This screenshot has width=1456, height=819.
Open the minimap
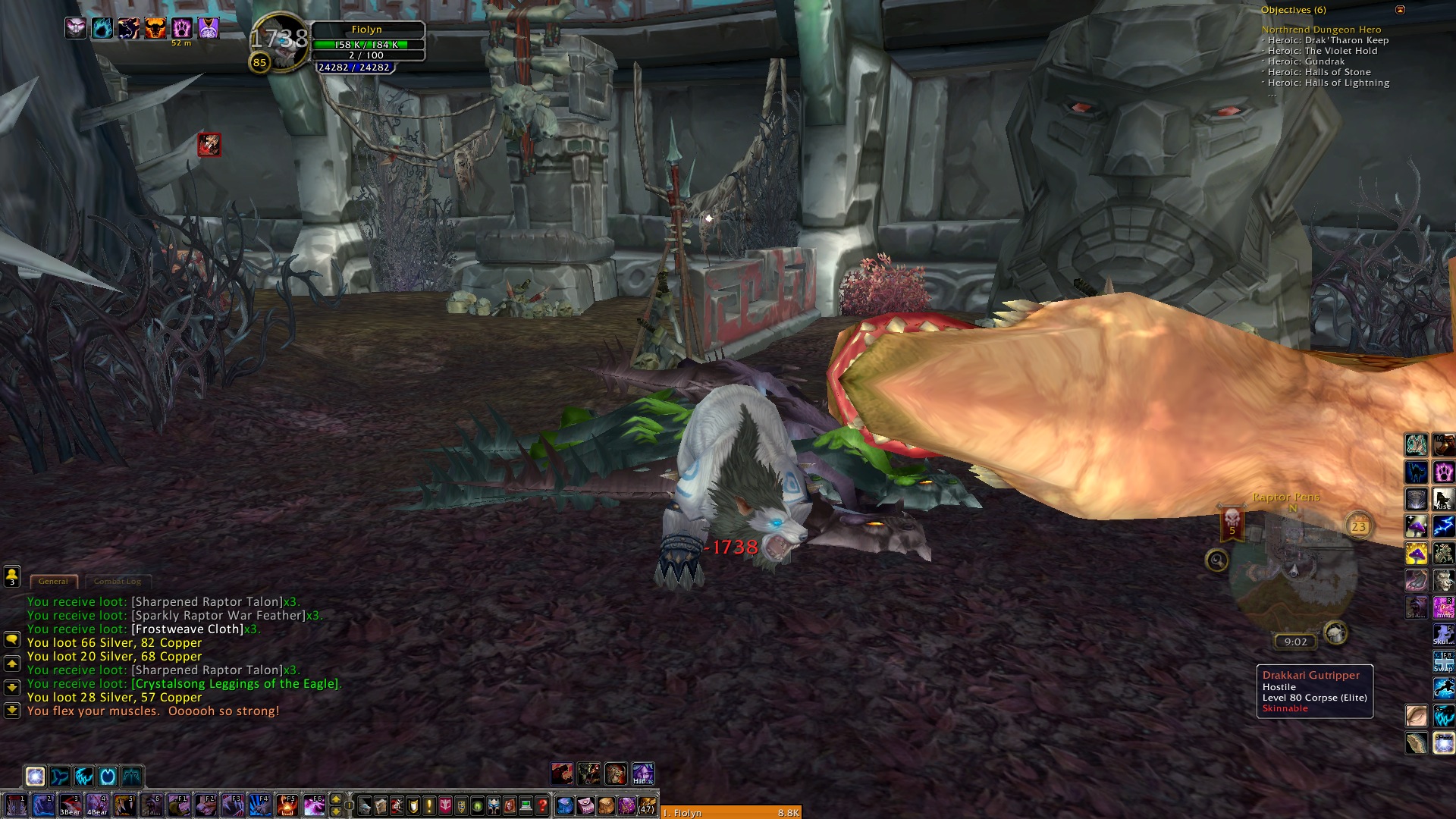pos(1294,576)
